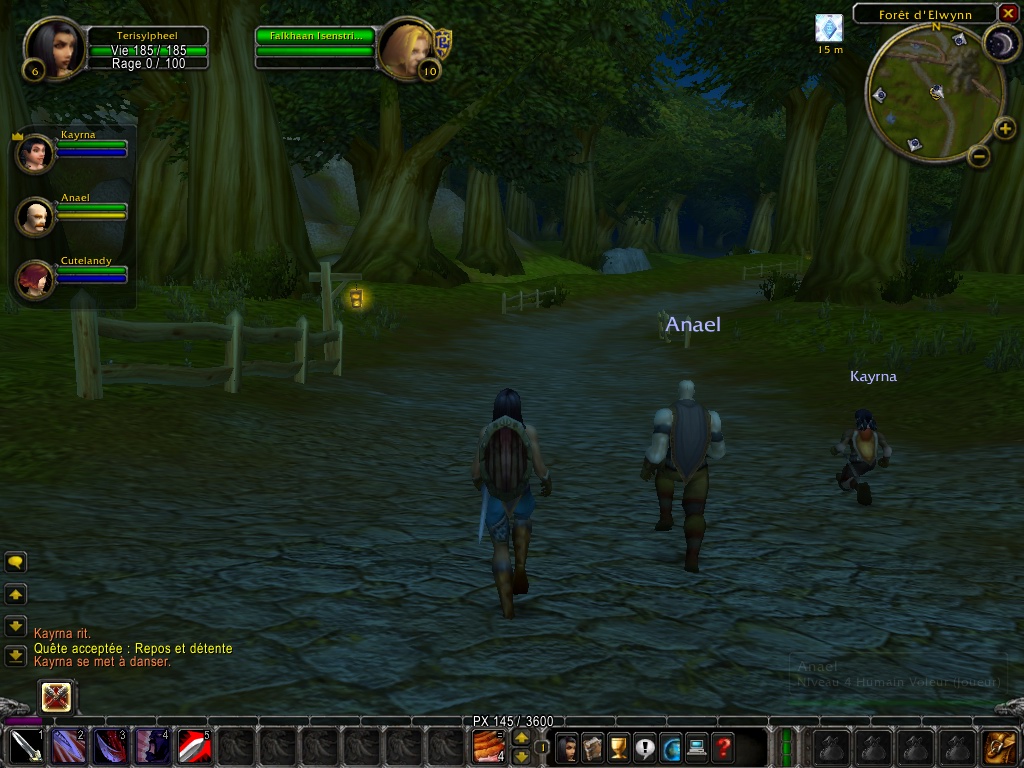This screenshot has height=768, width=1024.
Task: Zoom out on the minimap
Action: (x=979, y=156)
